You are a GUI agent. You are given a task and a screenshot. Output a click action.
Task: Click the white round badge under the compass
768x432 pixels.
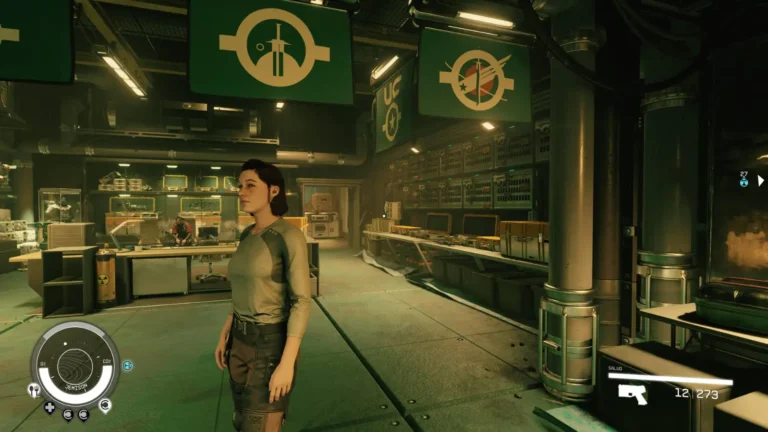click(x=105, y=405)
